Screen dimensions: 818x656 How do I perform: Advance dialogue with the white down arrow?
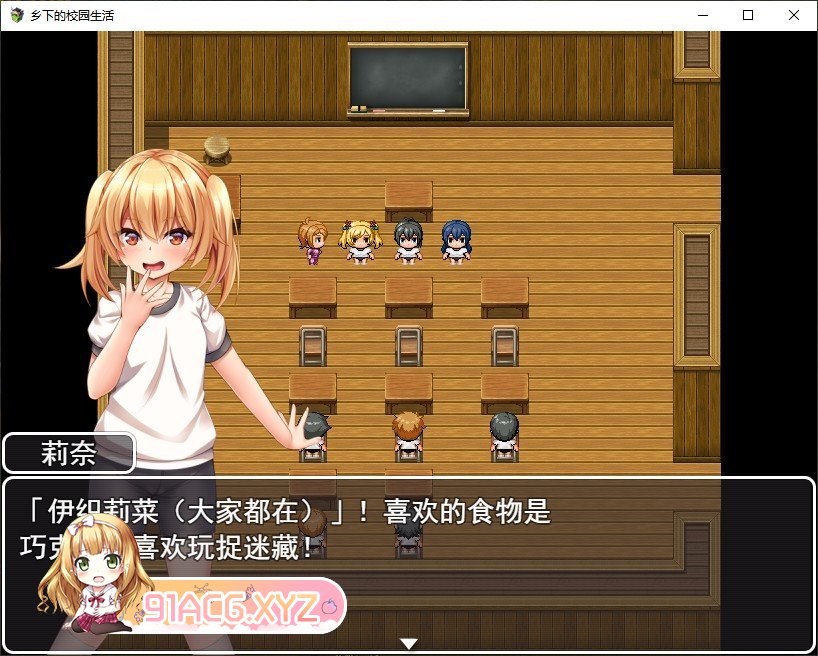tap(408, 643)
